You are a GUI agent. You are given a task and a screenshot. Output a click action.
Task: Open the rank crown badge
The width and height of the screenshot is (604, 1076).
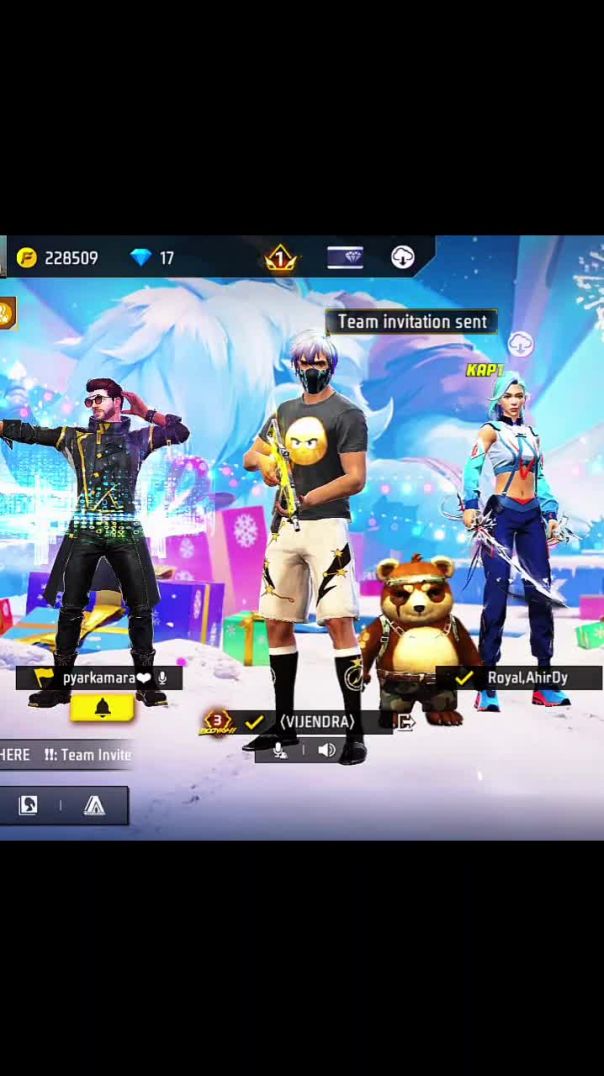tap(280, 259)
